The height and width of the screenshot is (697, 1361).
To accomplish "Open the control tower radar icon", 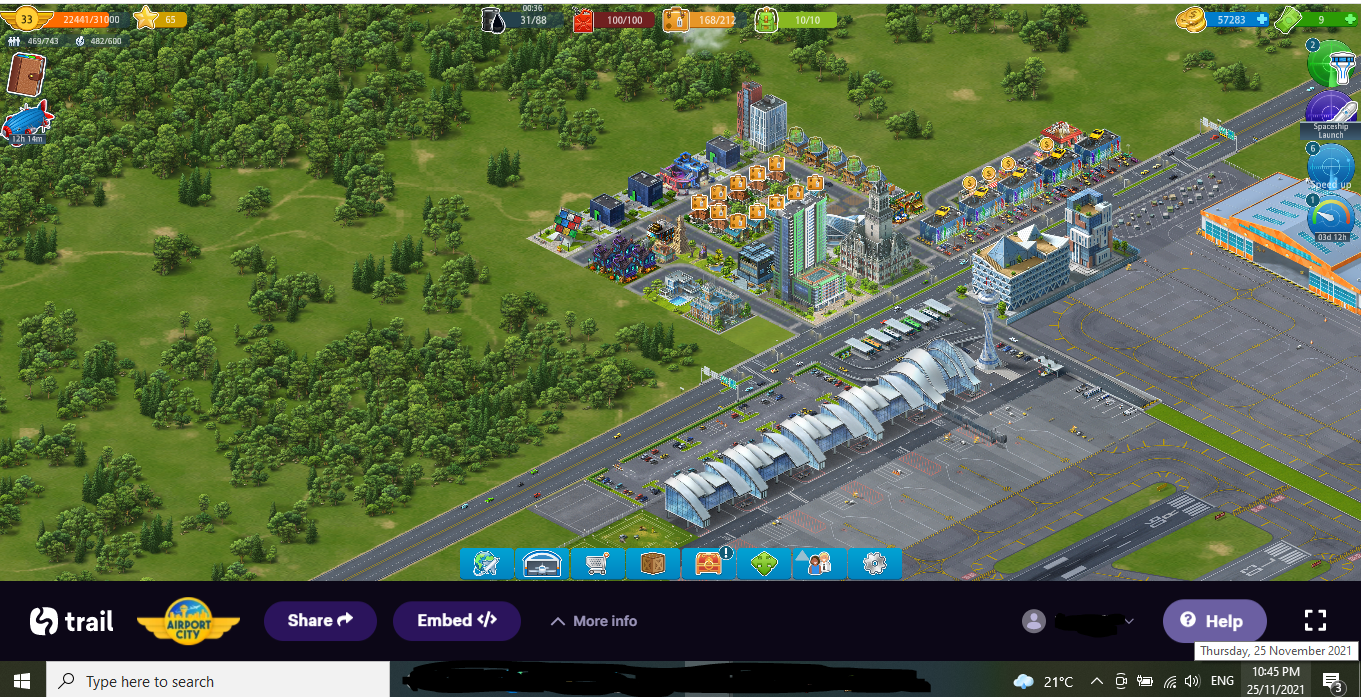I will (x=1332, y=64).
